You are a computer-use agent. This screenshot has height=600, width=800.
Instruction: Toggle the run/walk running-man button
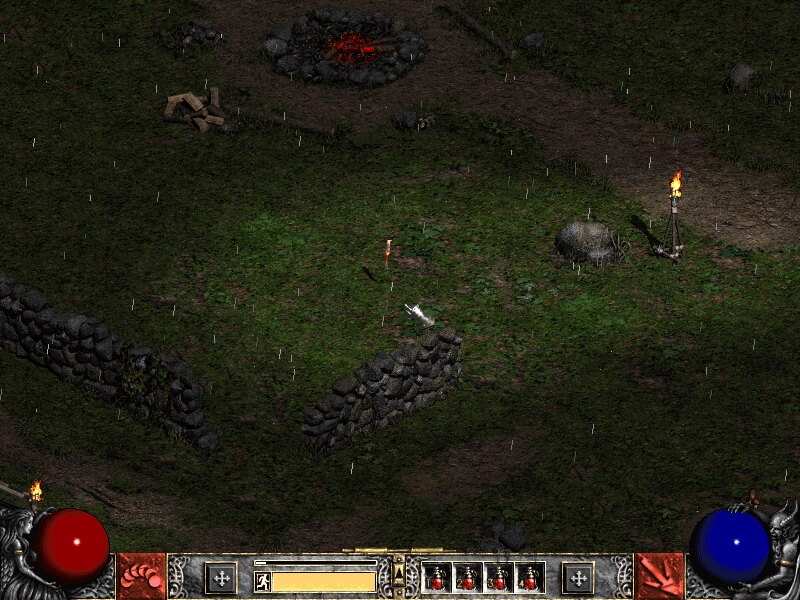(262, 581)
